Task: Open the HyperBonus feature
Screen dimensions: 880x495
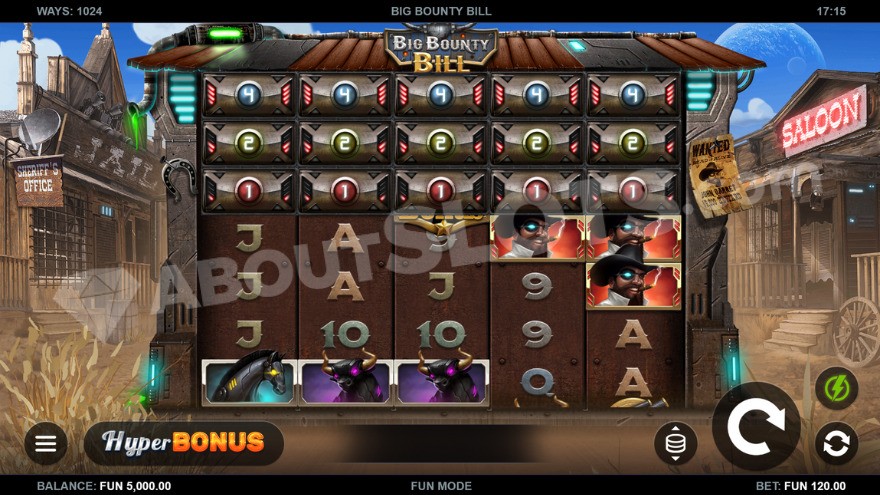Action: pyautogui.click(x=184, y=442)
